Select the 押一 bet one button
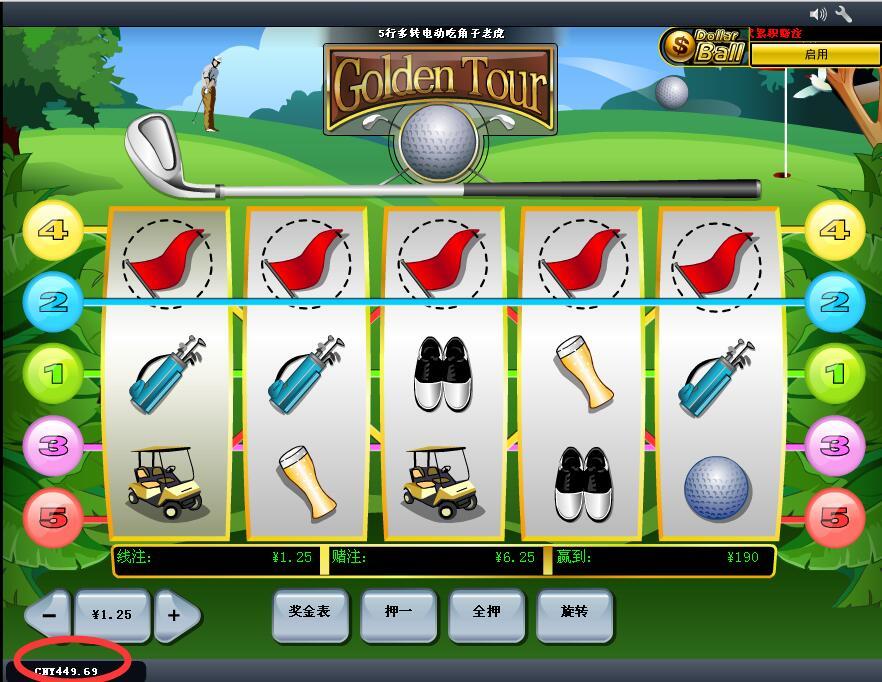This screenshot has width=882, height=682. pyautogui.click(x=398, y=611)
